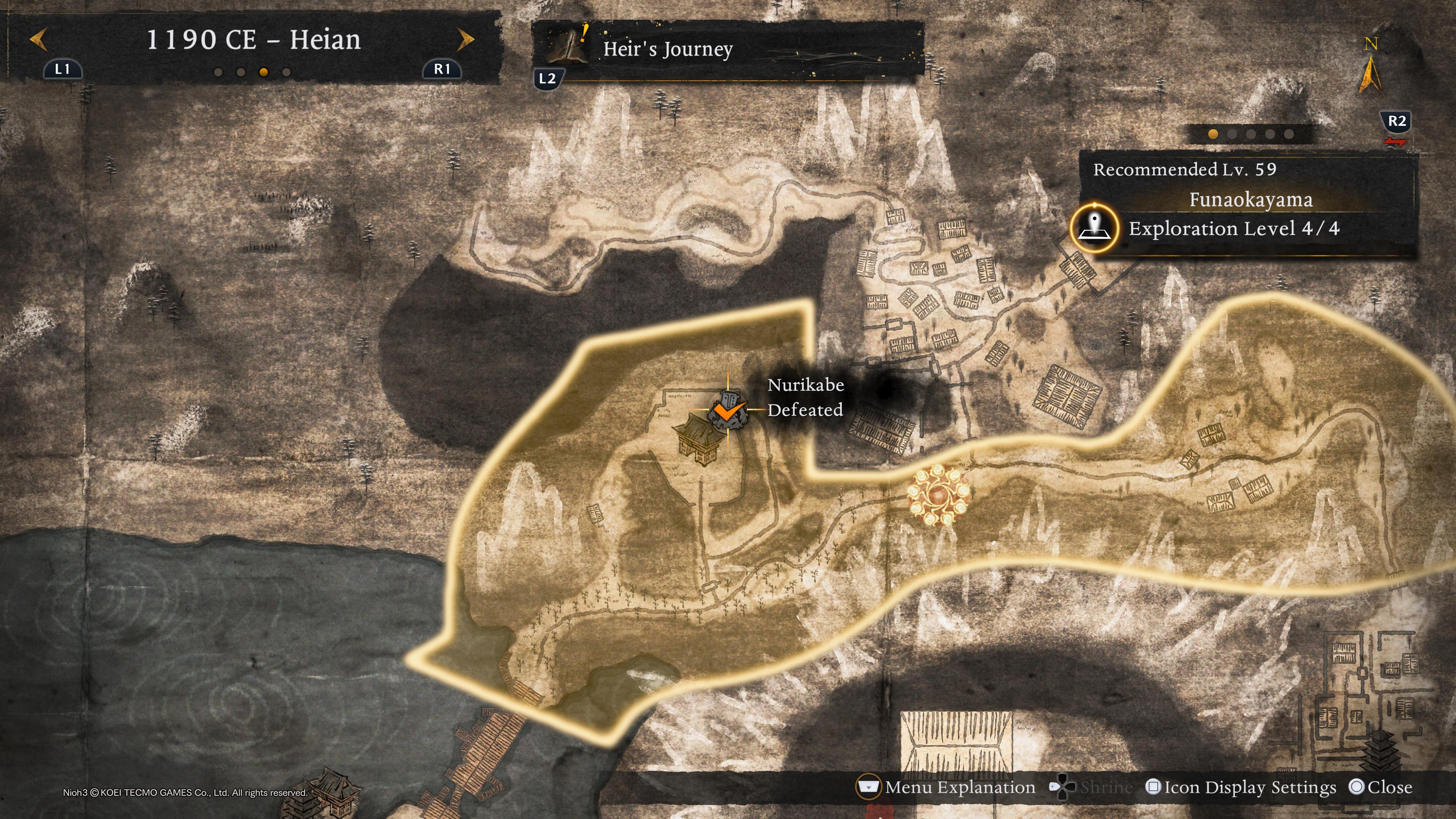Open the Funaokayama exploration level panel

tap(1249, 212)
